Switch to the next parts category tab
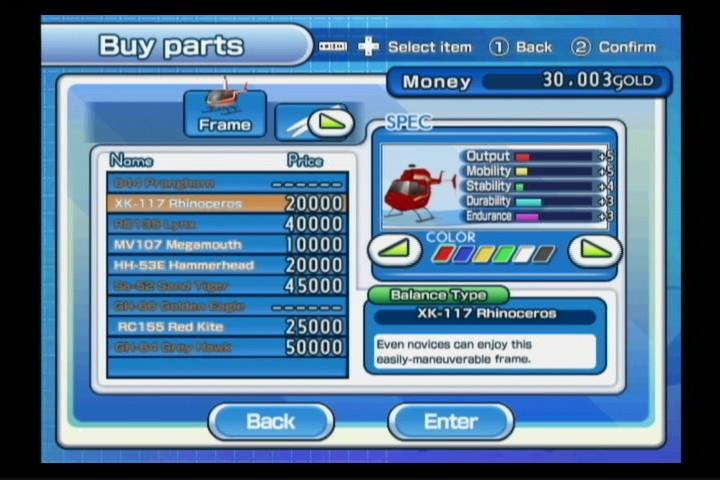 click(x=314, y=123)
